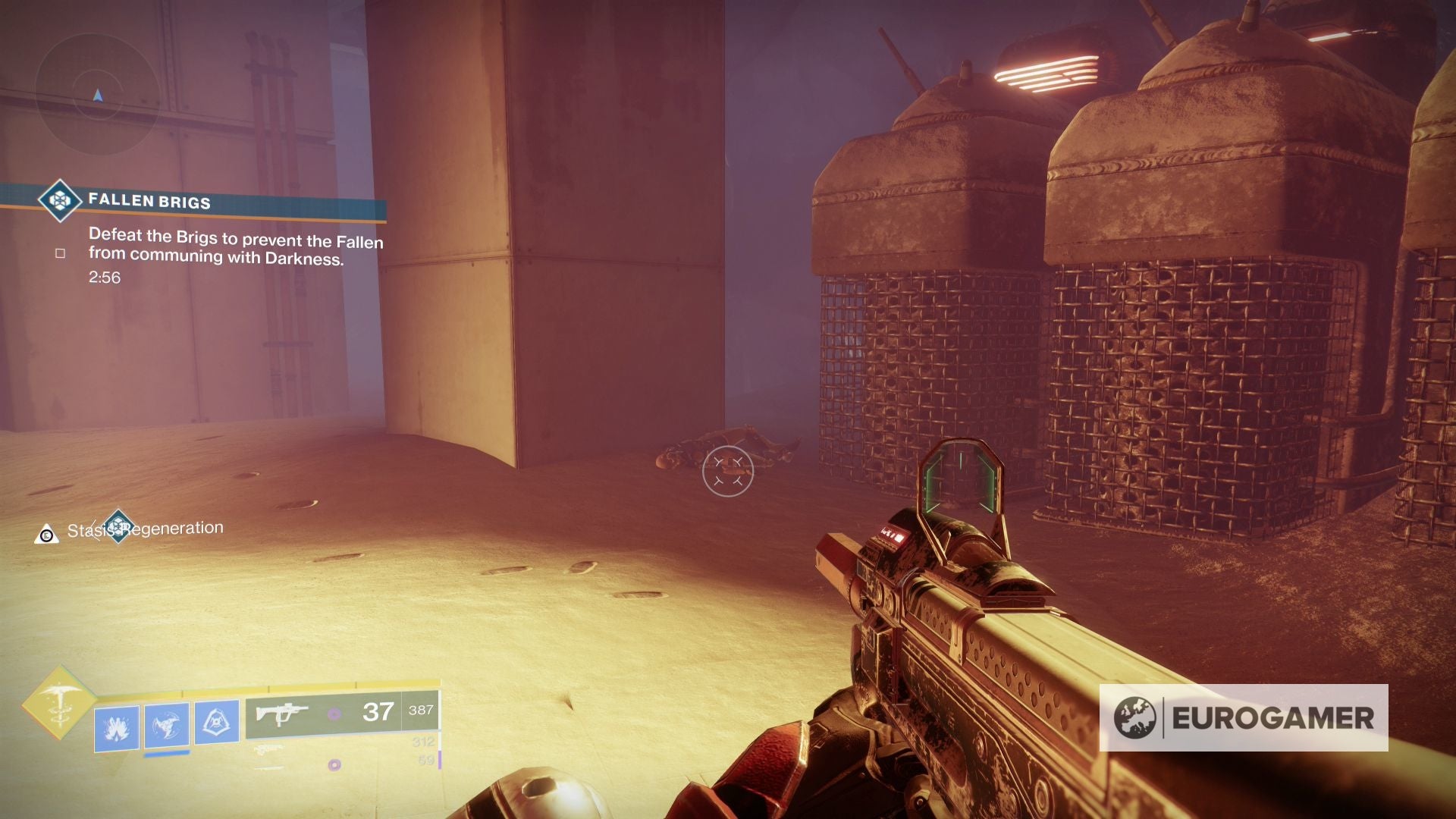Click the Stasis melee shuriken icon
Image resolution: width=1456 pixels, height=819 pixels.
165,723
